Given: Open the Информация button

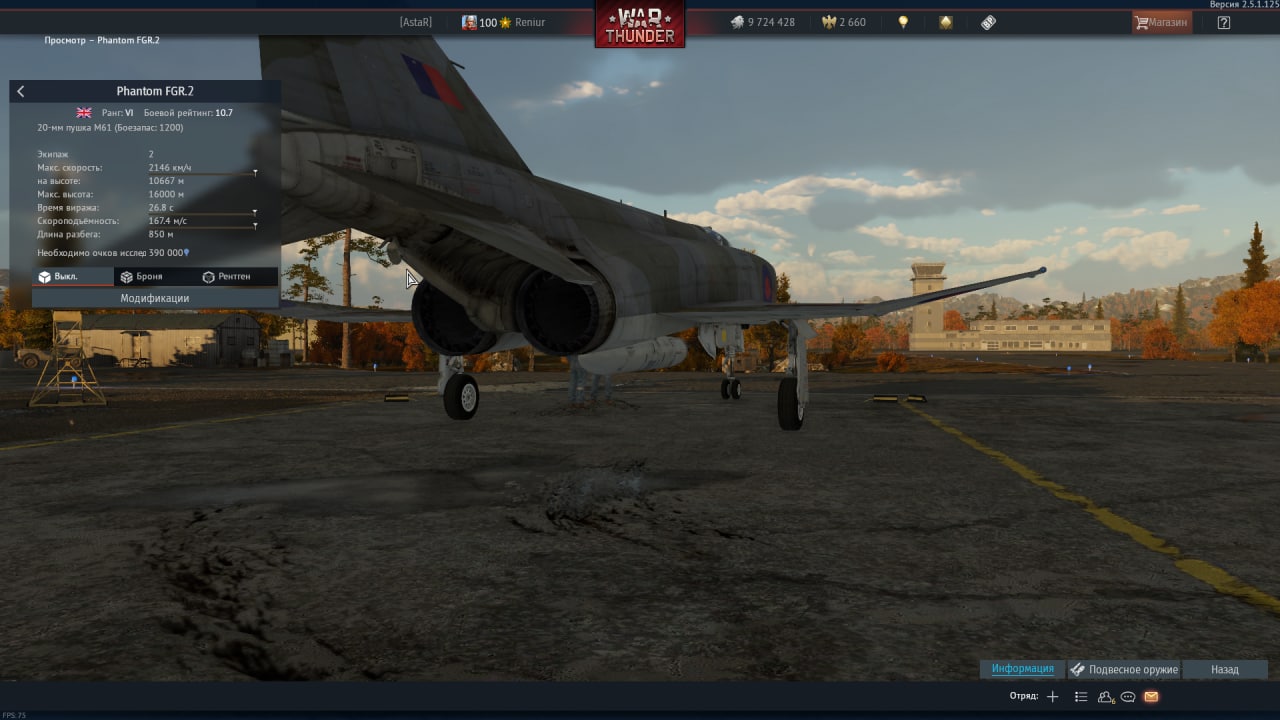Looking at the screenshot, I should pyautogui.click(x=1022, y=669).
